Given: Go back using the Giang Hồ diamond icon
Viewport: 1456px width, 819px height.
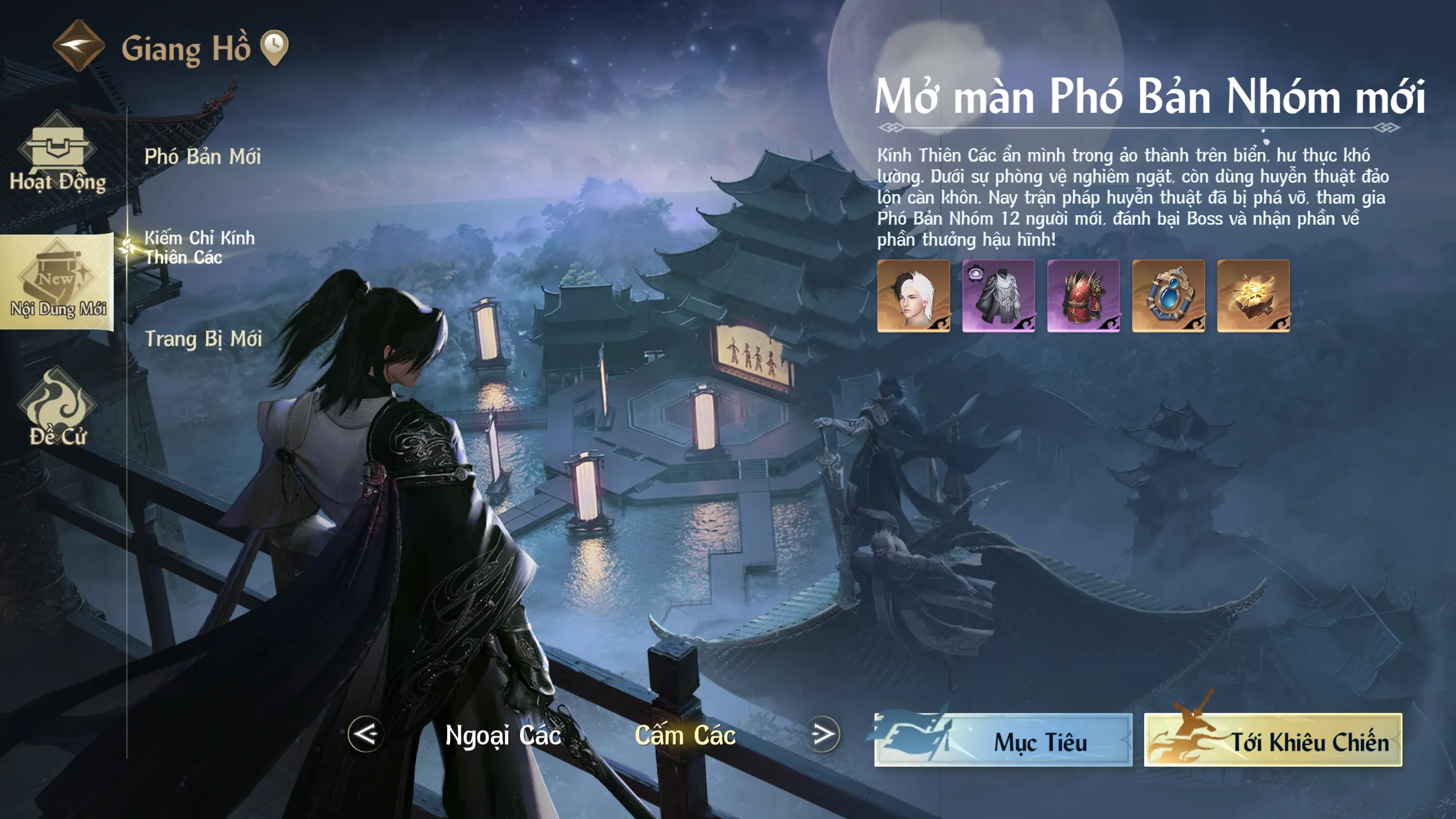Looking at the screenshot, I should (x=79, y=46).
